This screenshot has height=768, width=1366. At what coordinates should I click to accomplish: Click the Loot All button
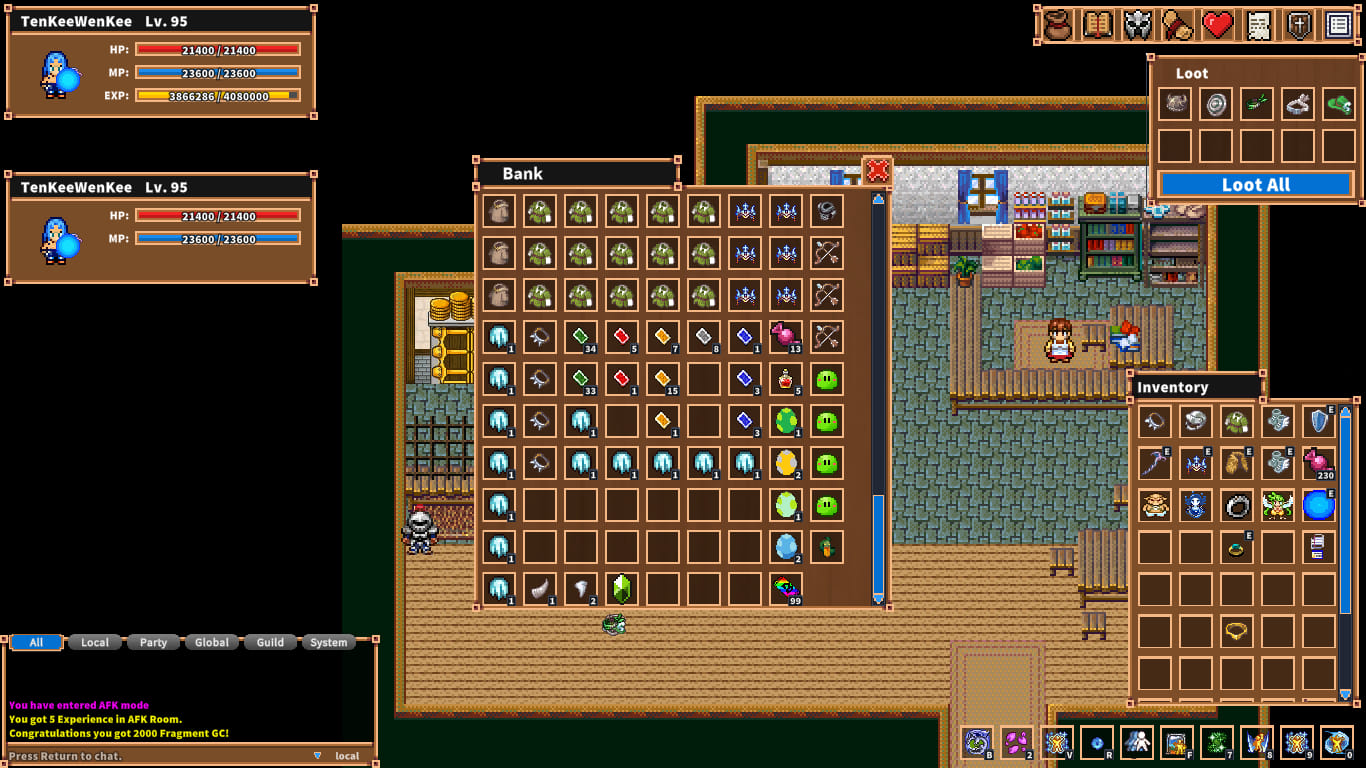coord(1255,185)
